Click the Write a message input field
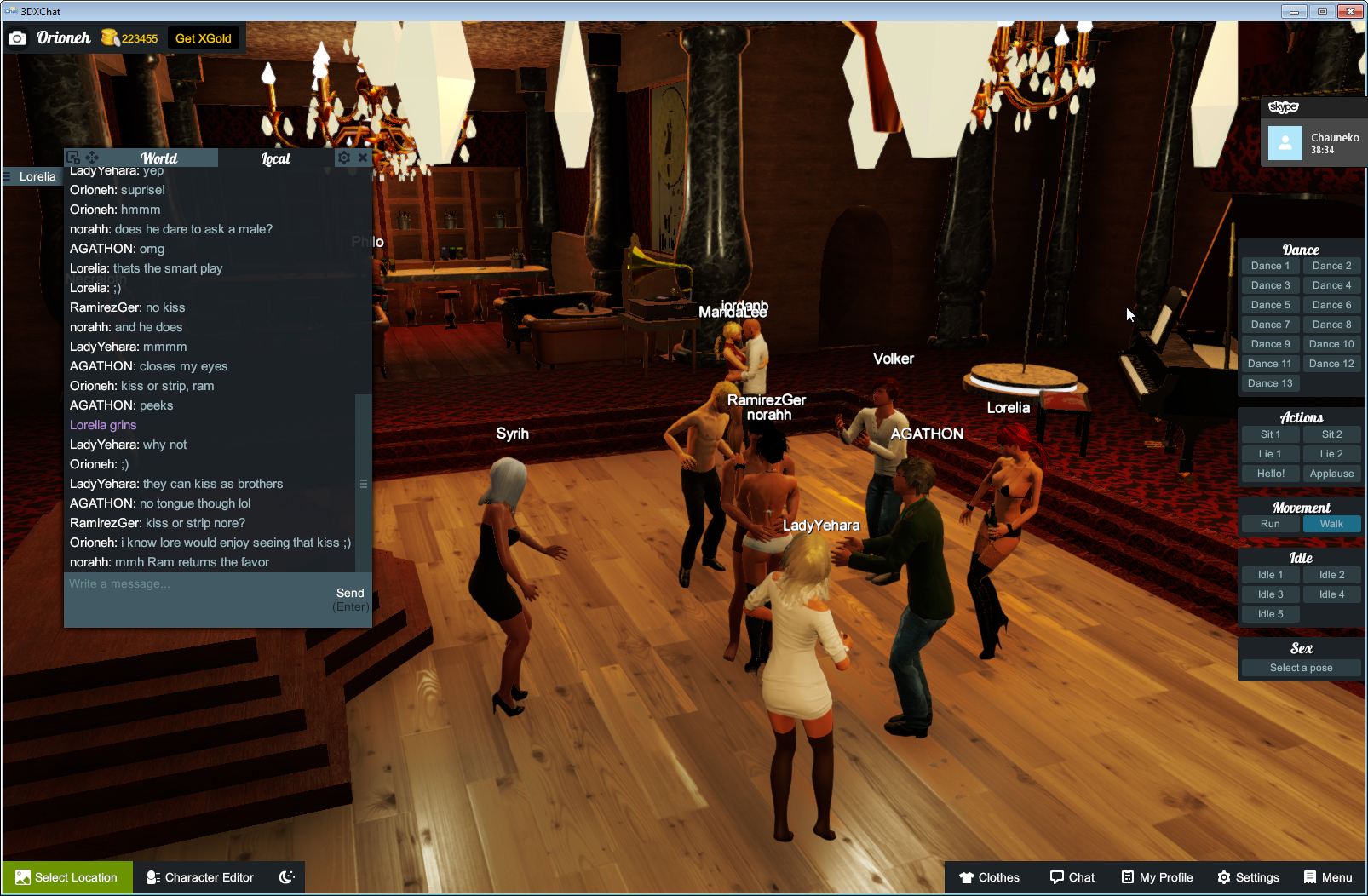 pos(170,584)
